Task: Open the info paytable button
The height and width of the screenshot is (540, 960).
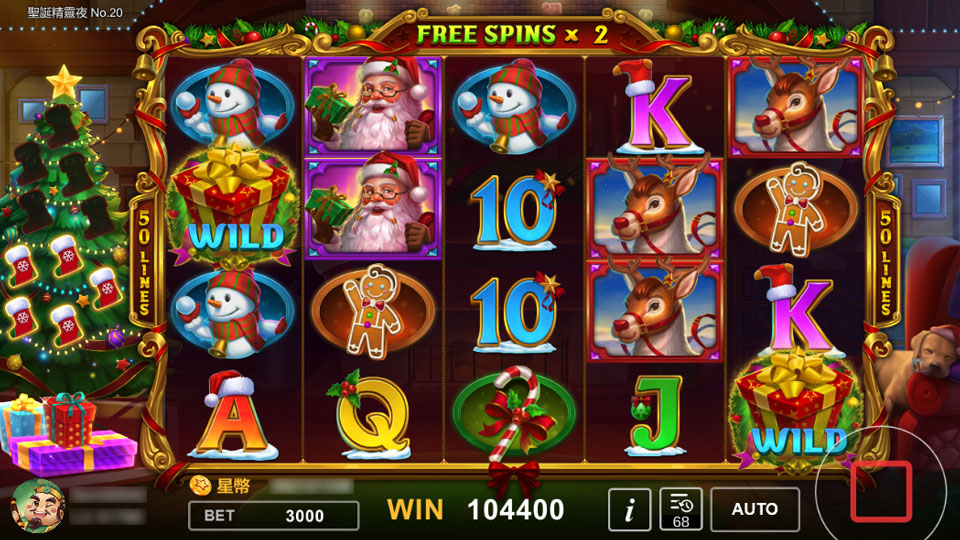Action: (630, 510)
